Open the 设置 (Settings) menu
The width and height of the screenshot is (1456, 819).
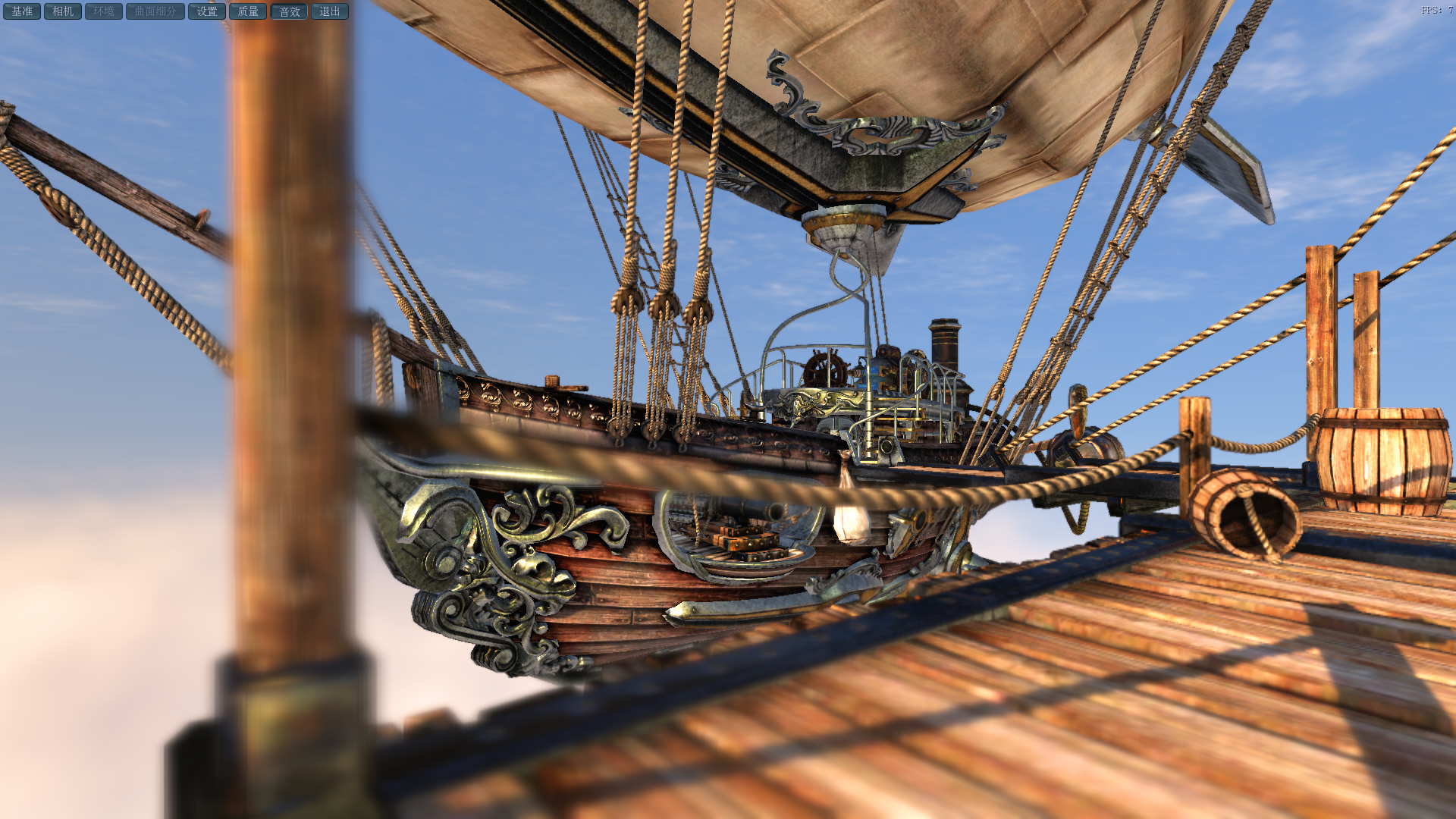(x=207, y=11)
